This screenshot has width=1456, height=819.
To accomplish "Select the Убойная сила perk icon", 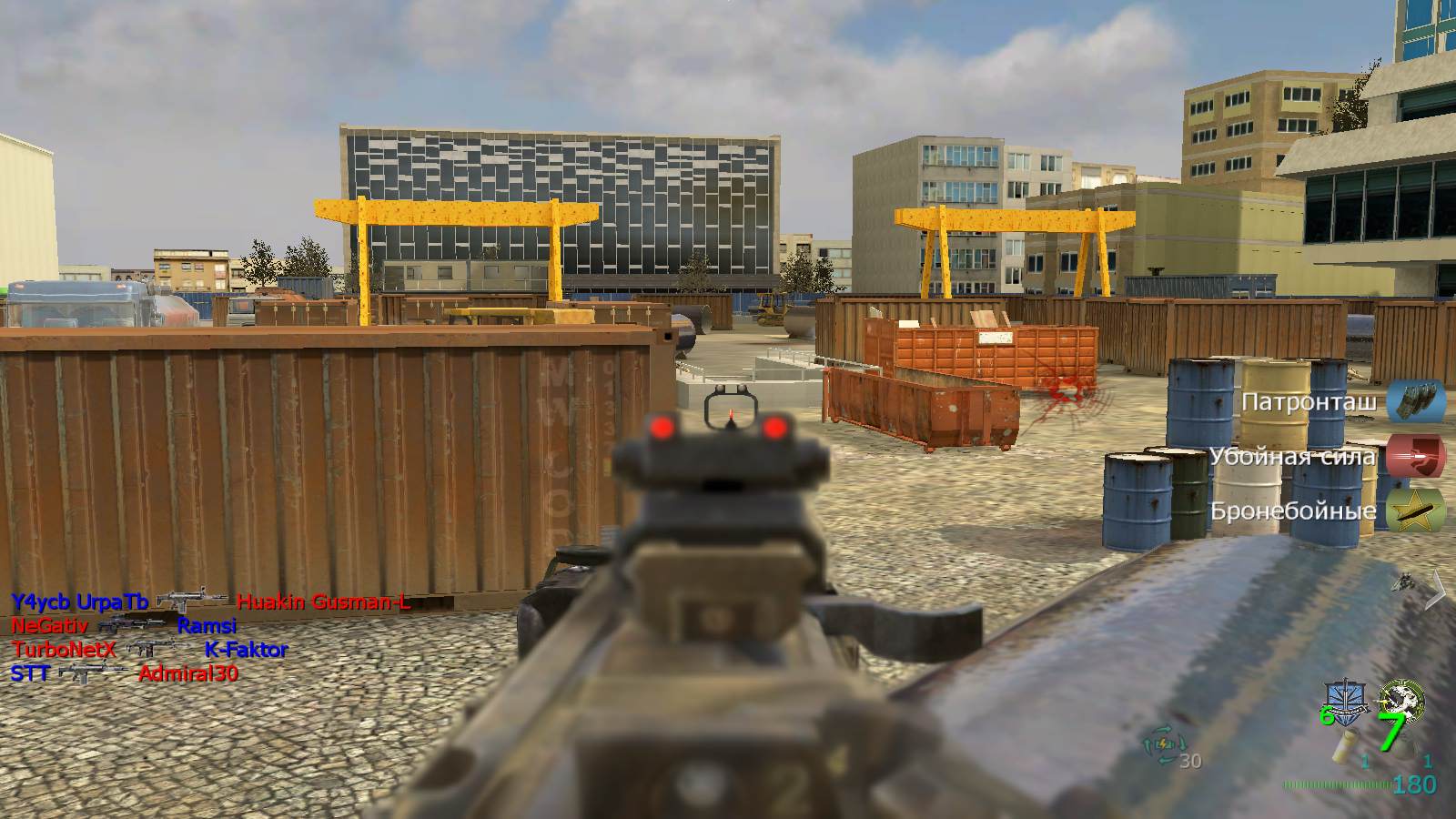I will click(1416, 455).
